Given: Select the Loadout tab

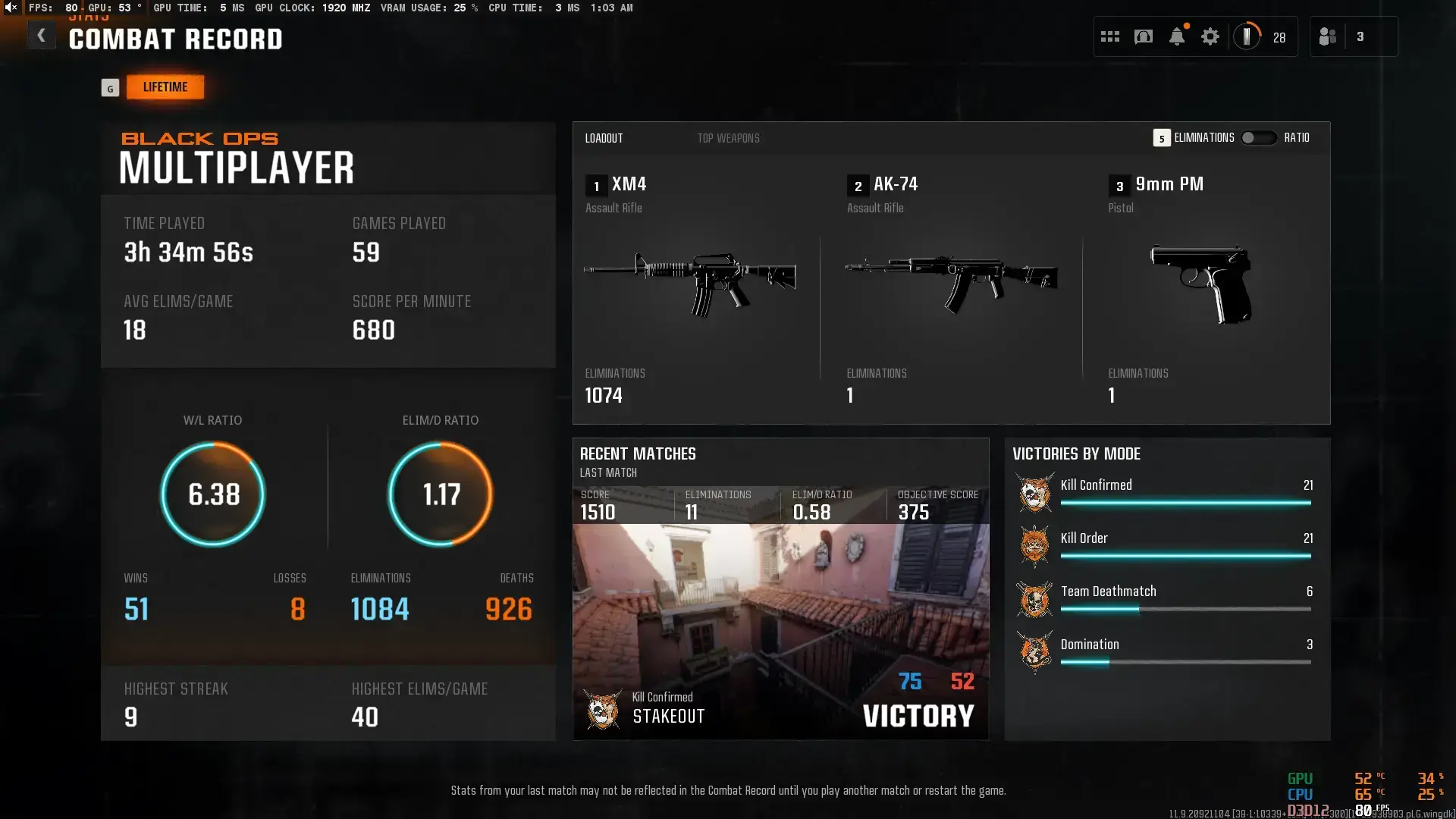Looking at the screenshot, I should coord(604,138).
